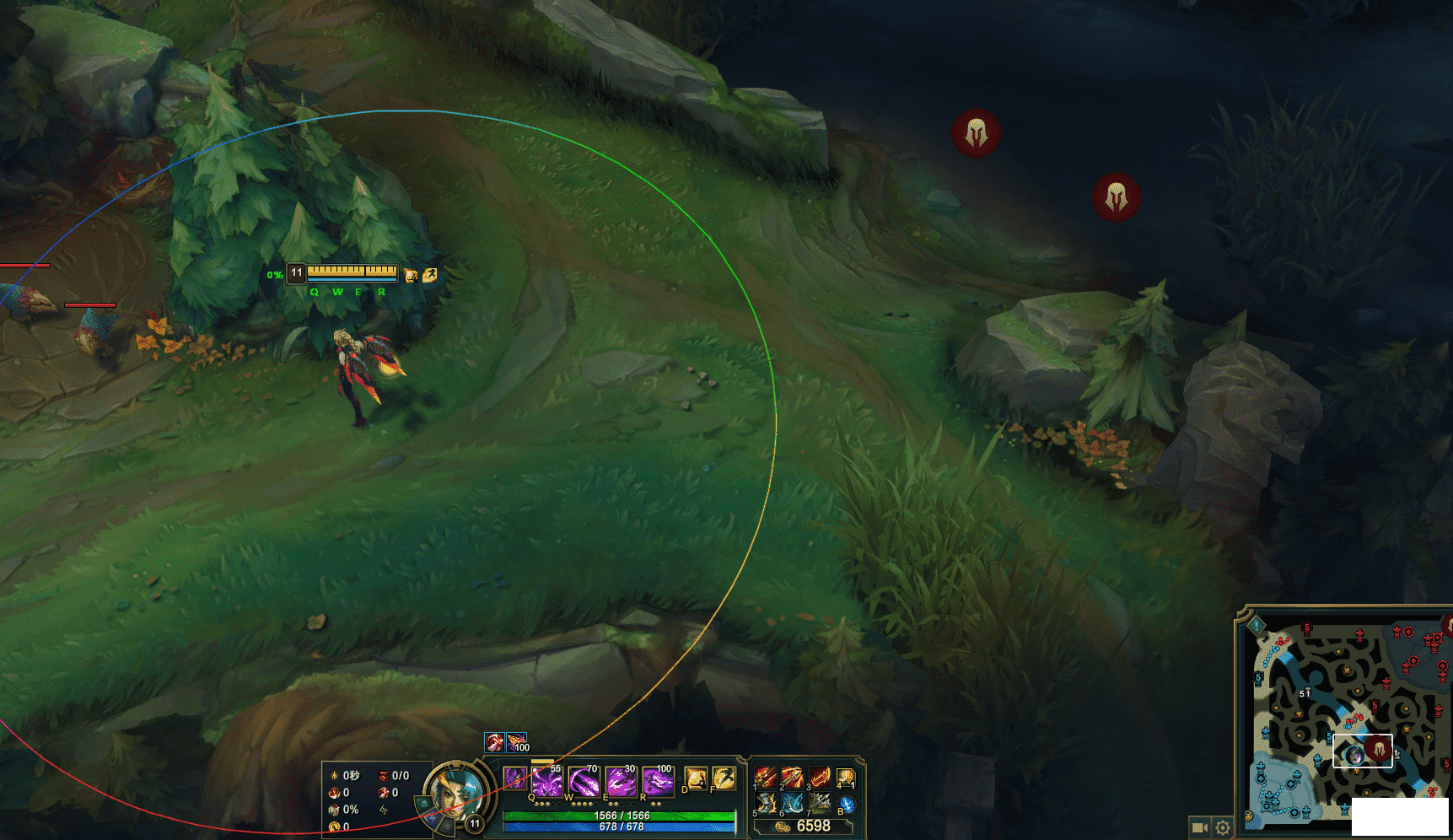
Task: Activate the blue Recall button
Action: 846,805
